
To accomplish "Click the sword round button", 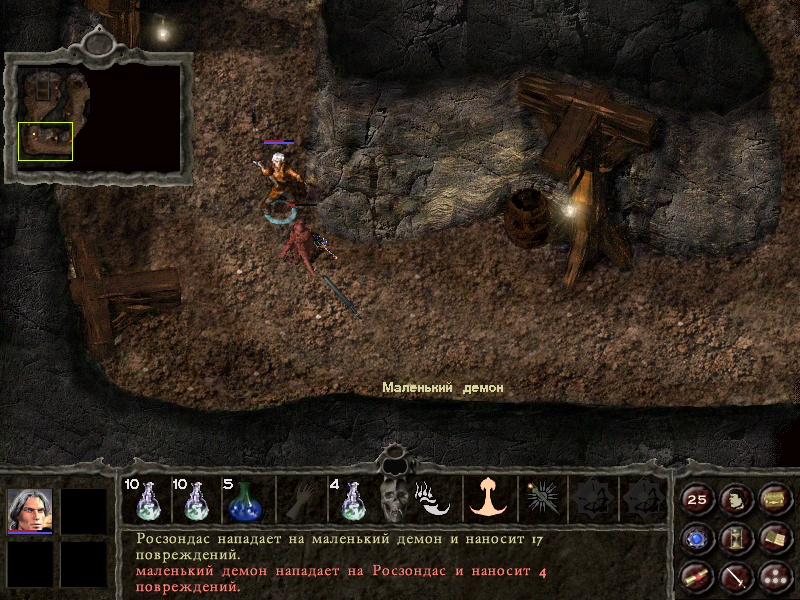I will pos(735,576).
